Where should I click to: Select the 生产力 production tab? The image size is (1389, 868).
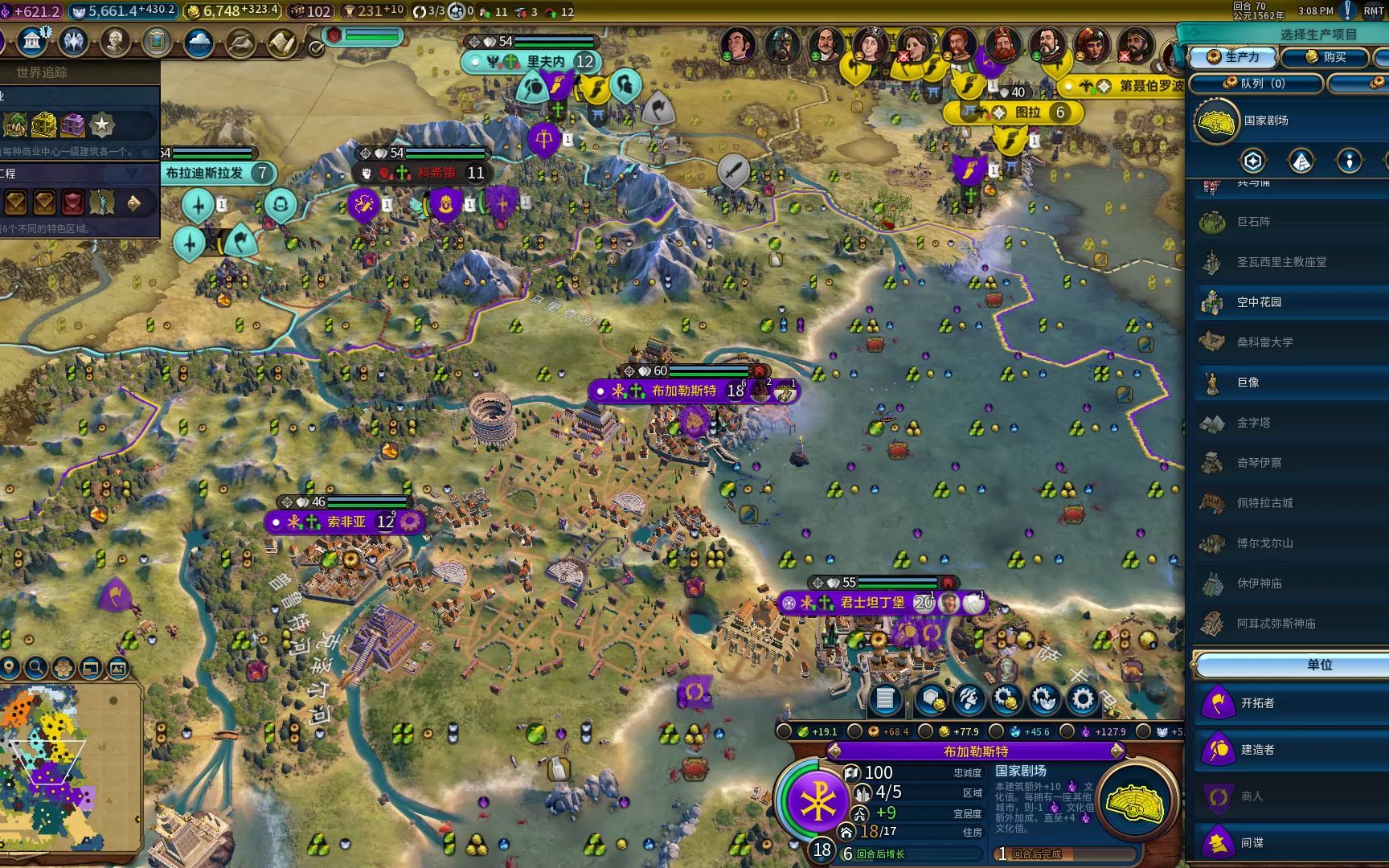point(1235,57)
